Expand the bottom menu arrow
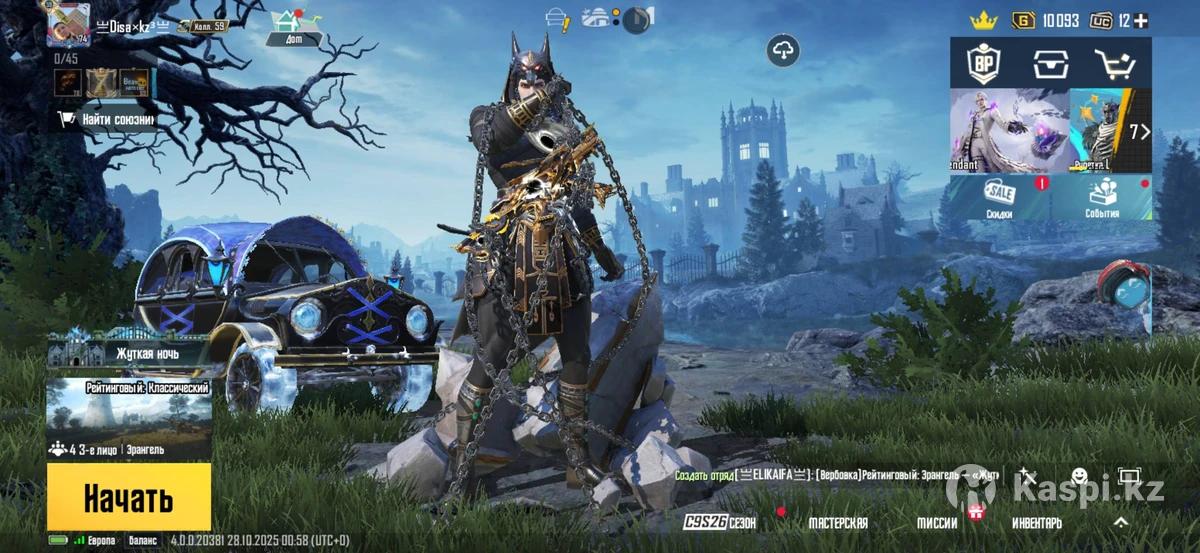This screenshot has width=1200, height=553. pyautogui.click(x=1121, y=522)
